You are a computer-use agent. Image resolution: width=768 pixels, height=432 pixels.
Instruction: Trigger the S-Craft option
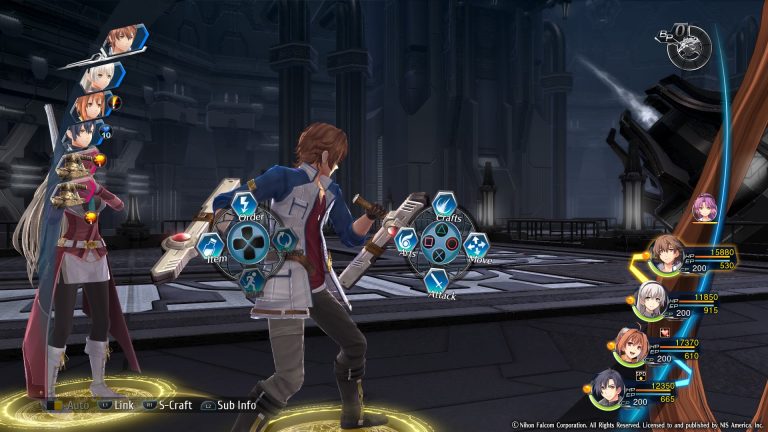172,406
